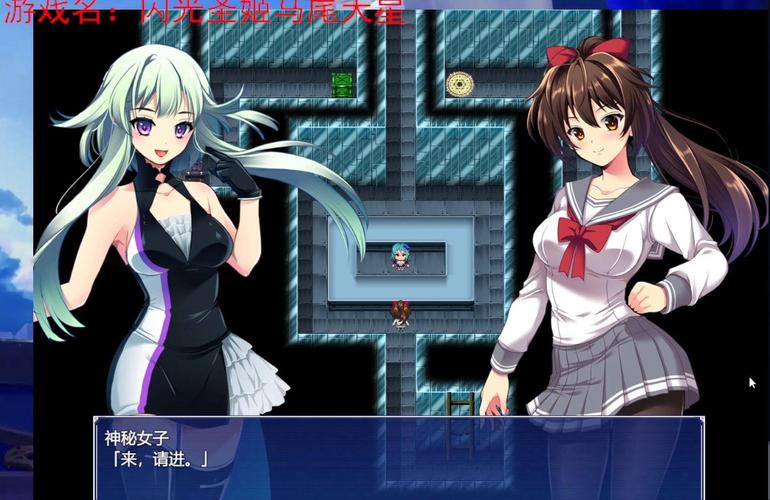
Task: Advance the 神秘女子 dialogue message box
Action: pos(400,456)
